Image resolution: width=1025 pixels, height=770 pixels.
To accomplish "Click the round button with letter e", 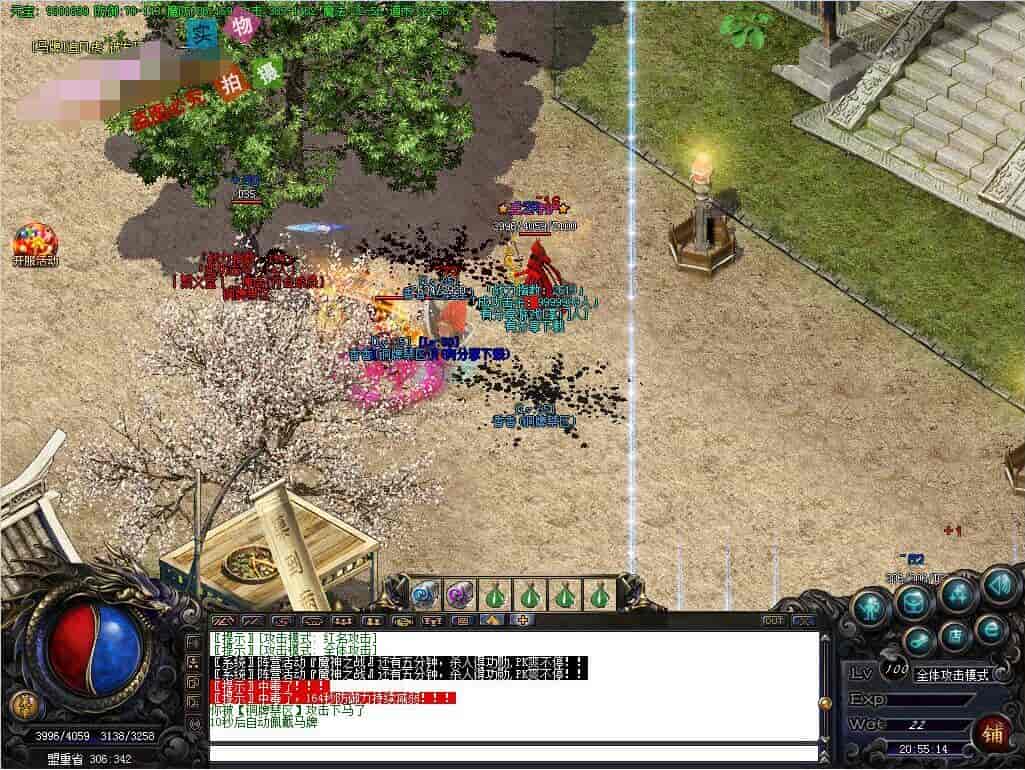I will [991, 629].
